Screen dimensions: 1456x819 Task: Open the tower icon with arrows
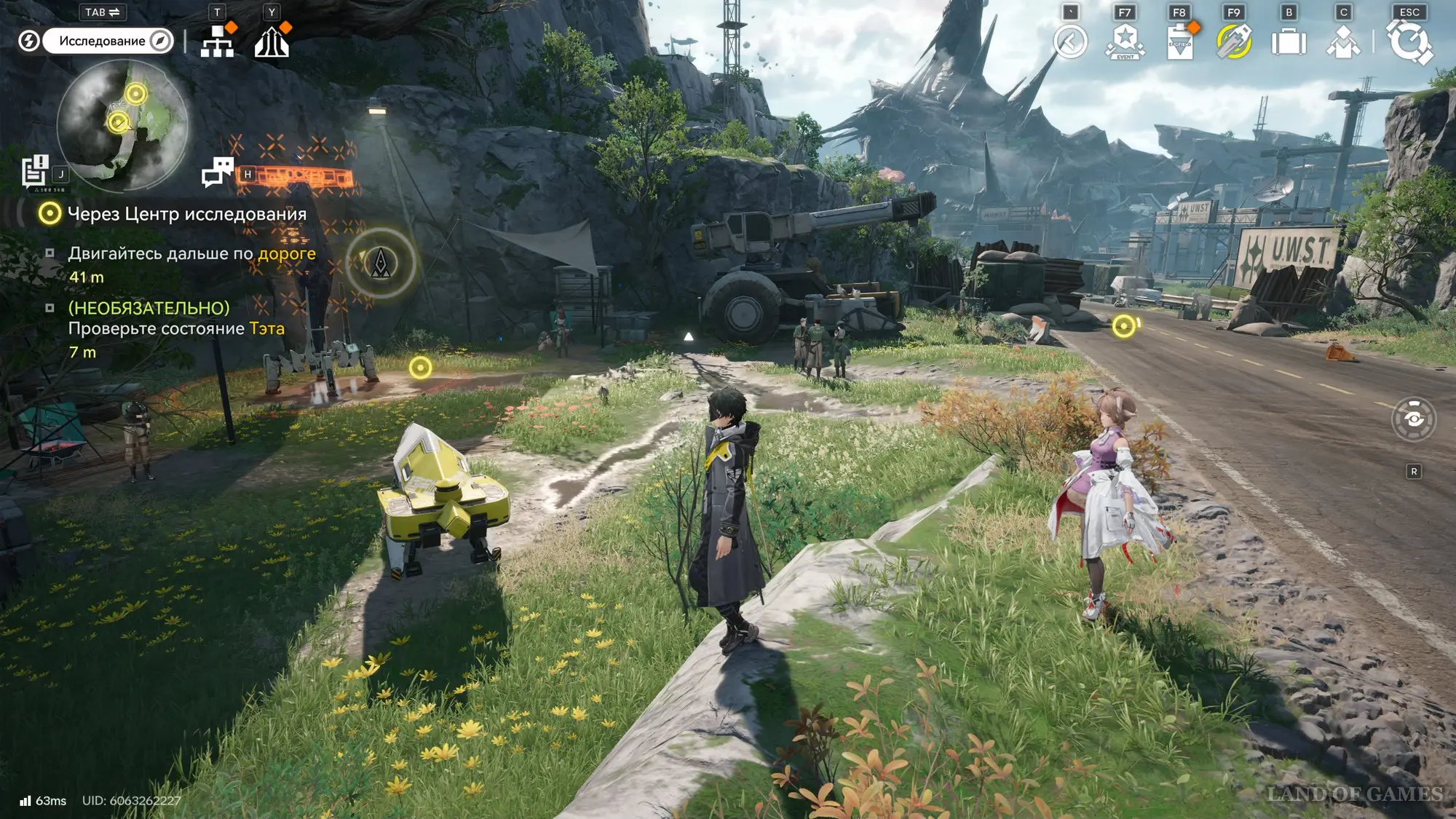(272, 42)
